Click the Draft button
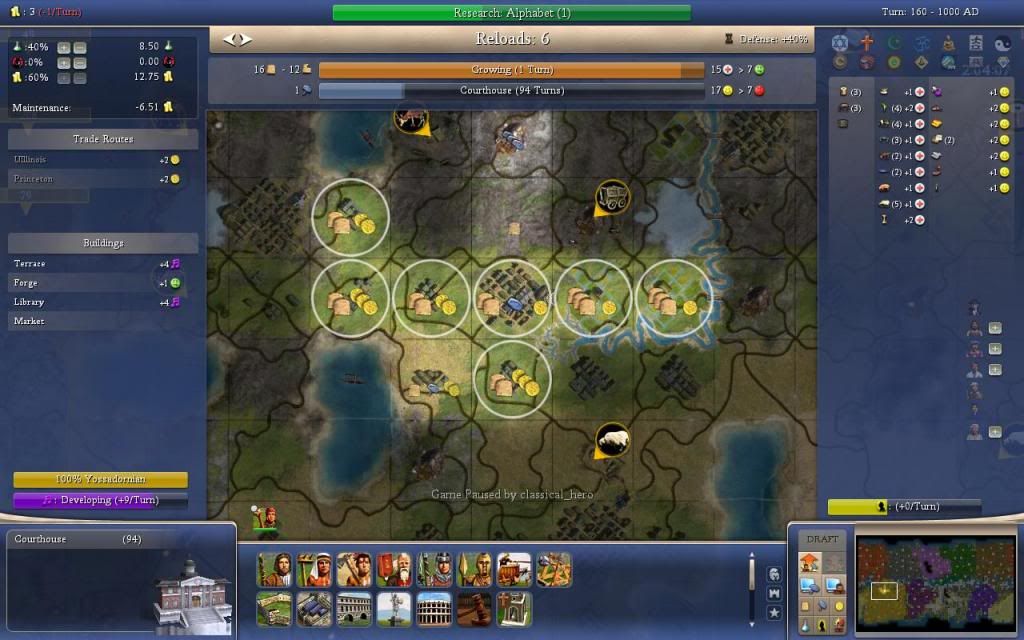Screen dimensions: 1024x640 pyautogui.click(x=823, y=539)
